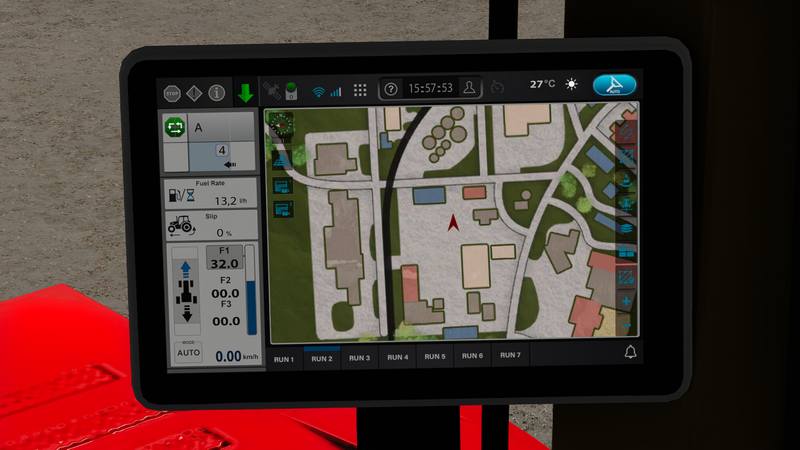This screenshot has width=800, height=450.
Task: Open the notification bell
Action: coord(630,351)
